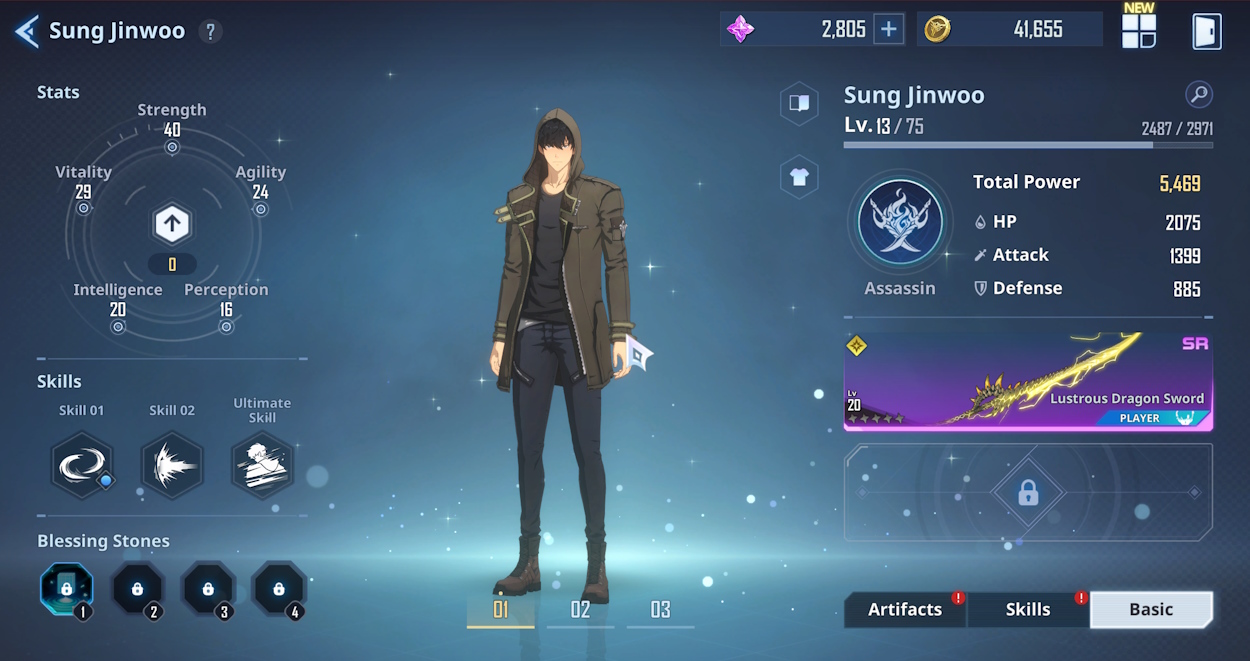Select the Agility stat node

point(260,209)
